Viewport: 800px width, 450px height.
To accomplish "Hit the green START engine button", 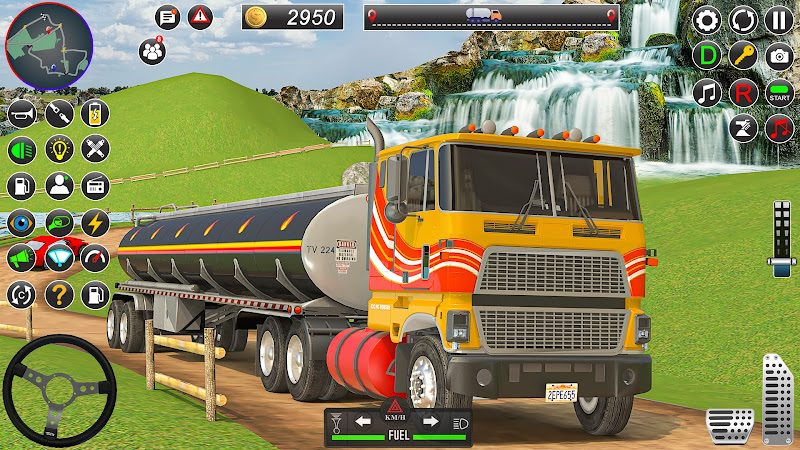I will (x=778, y=92).
